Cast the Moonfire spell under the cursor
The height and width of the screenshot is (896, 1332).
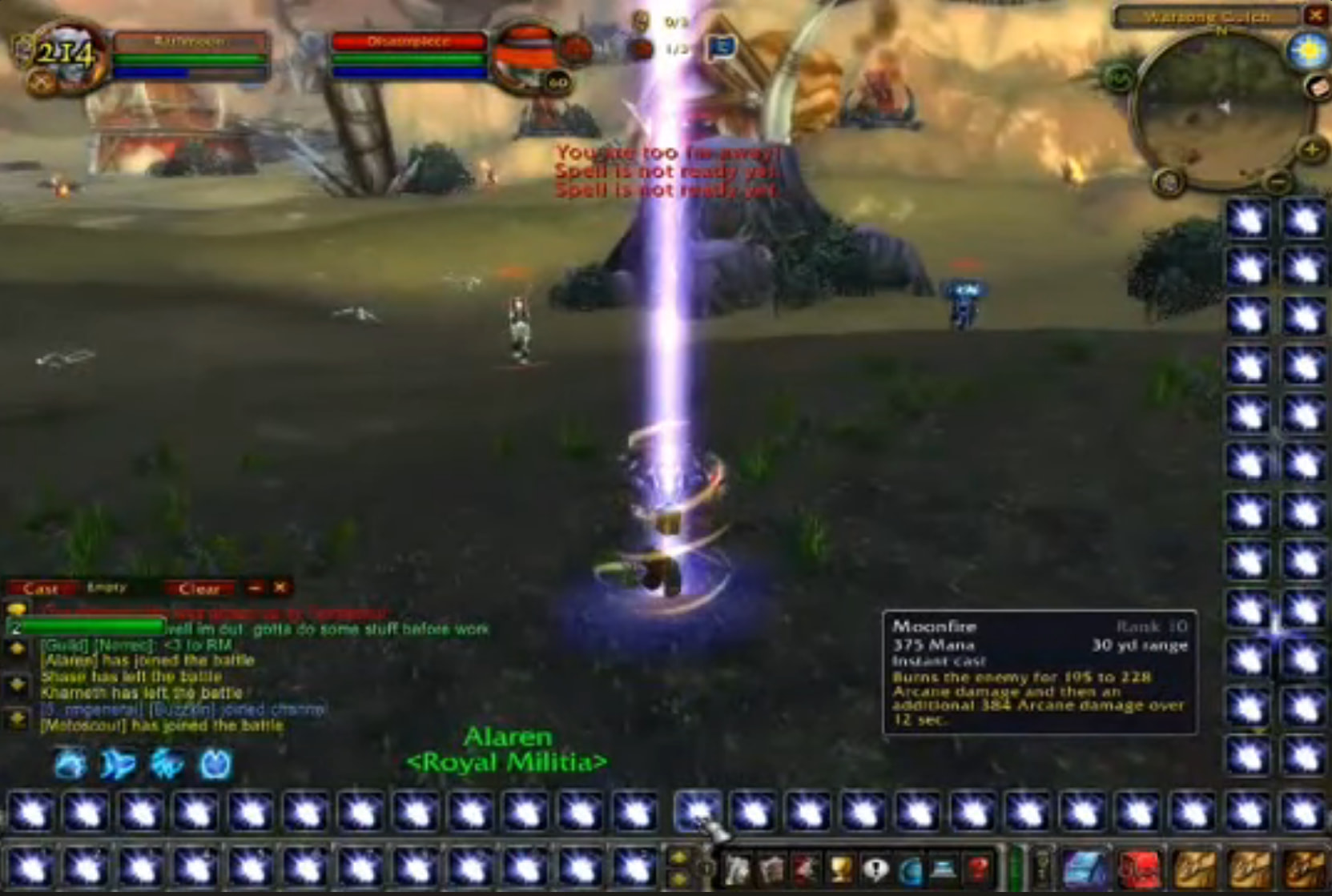click(698, 811)
